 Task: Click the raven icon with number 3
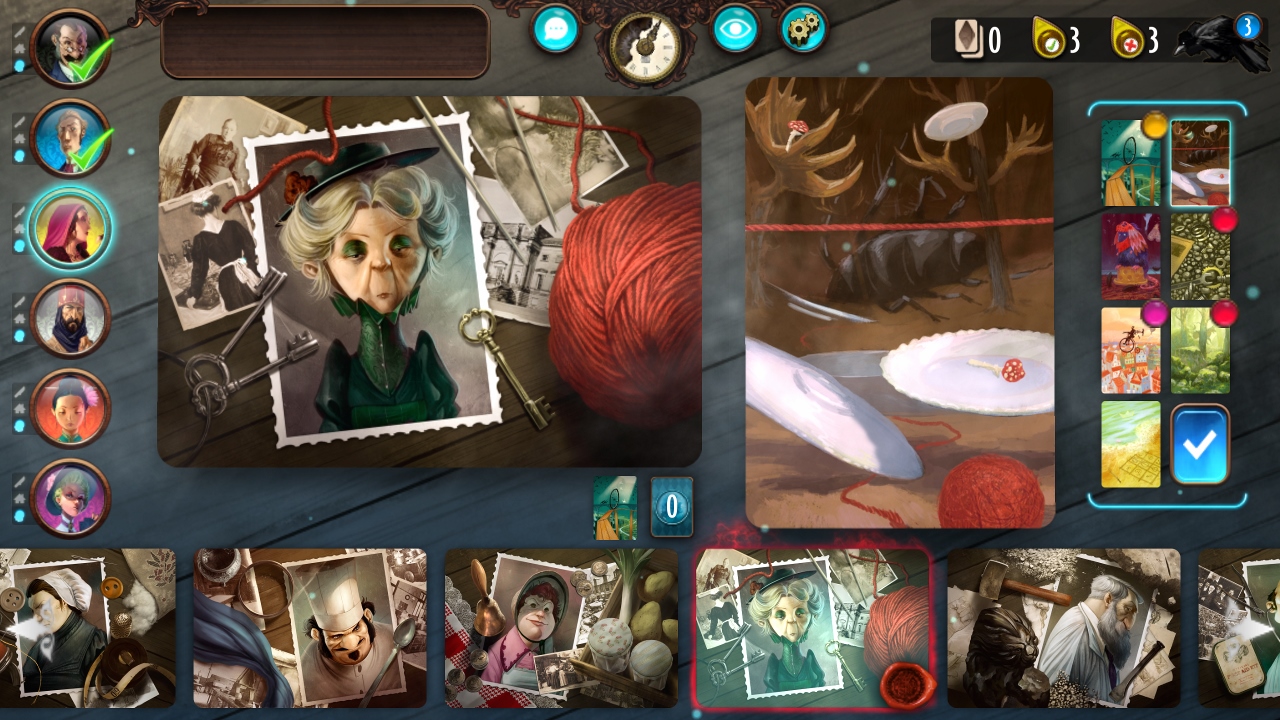click(1222, 43)
